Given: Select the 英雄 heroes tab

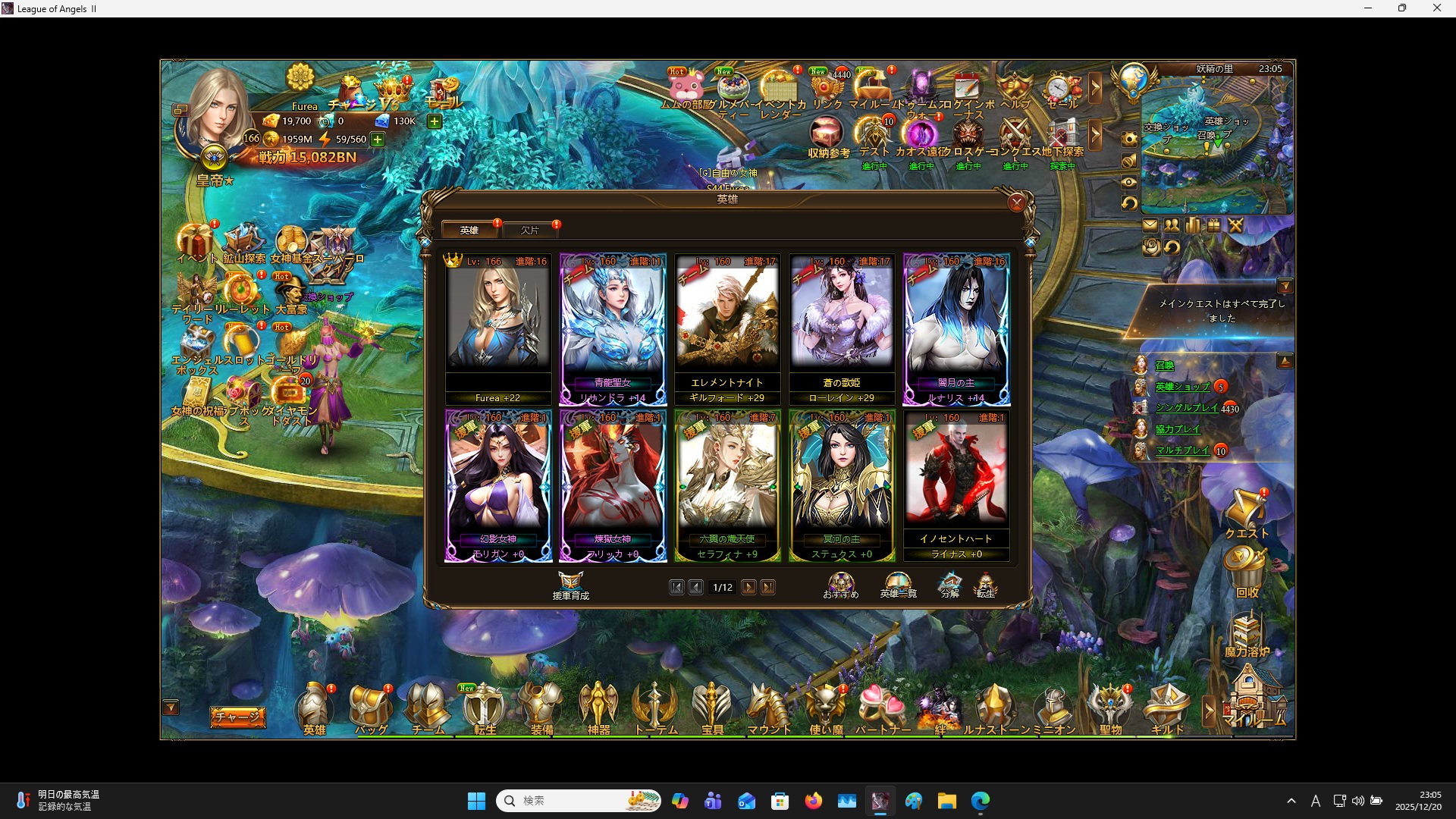Looking at the screenshot, I should [469, 230].
